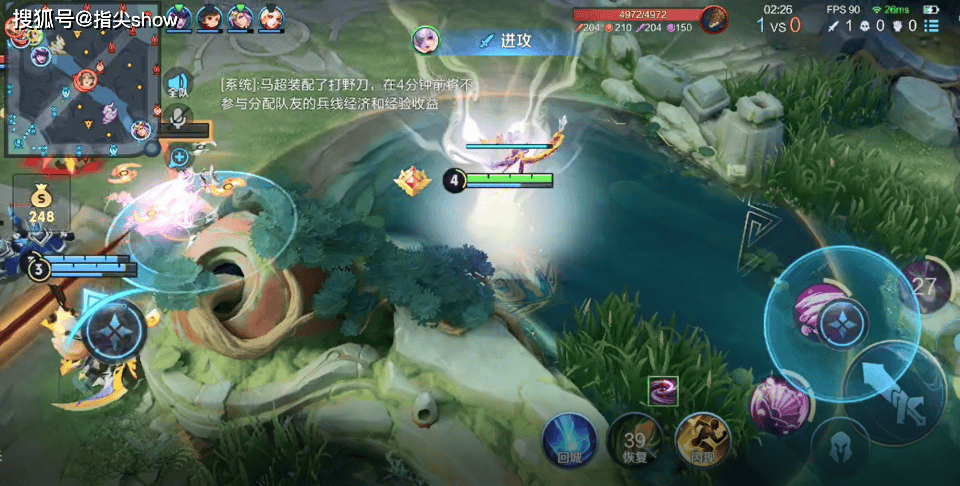Send the 进攻 attack signal
Viewport: 960px width, 486px height.
(515, 41)
